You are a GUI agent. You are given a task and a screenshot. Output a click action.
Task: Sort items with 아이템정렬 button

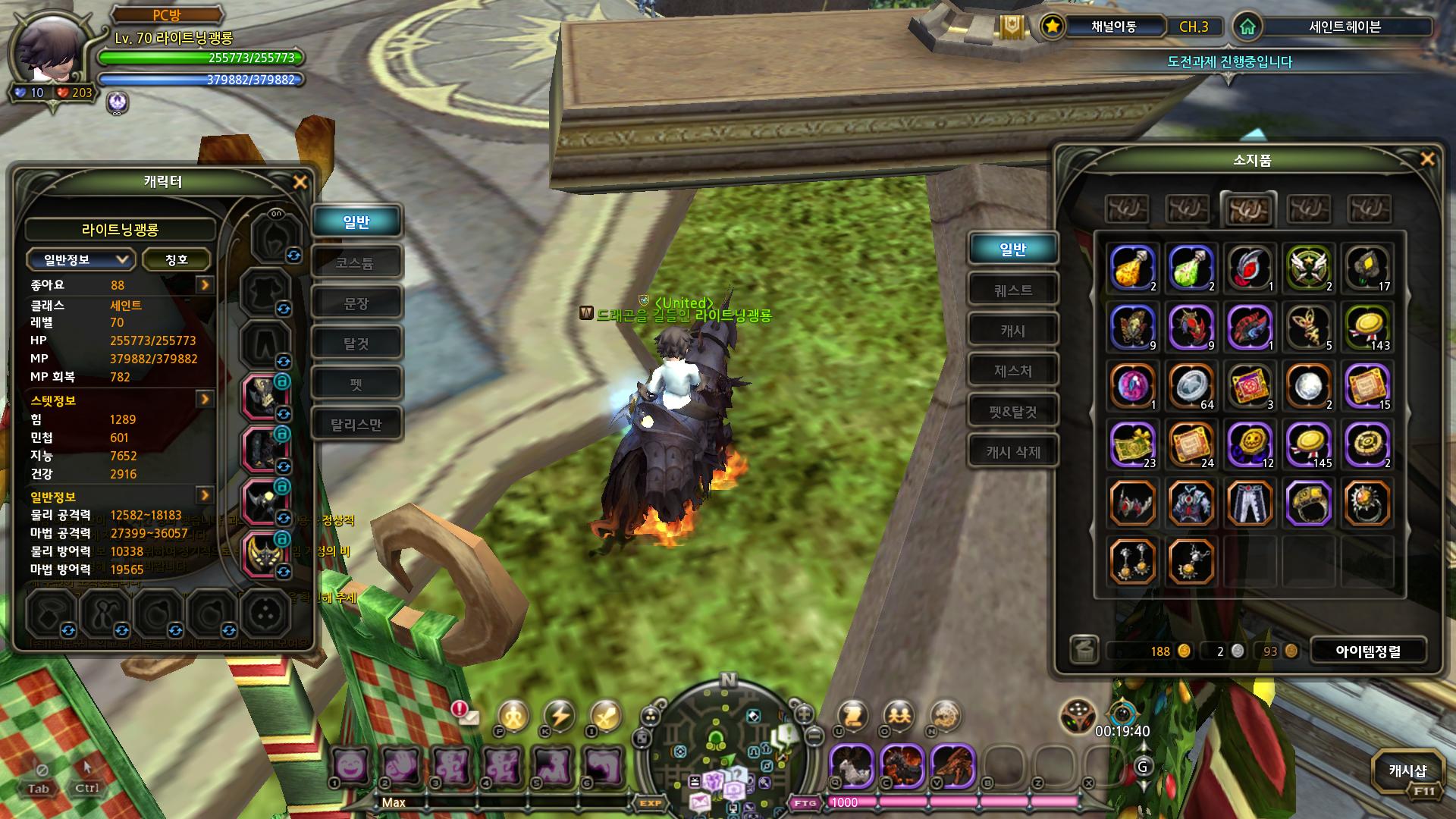1367,651
